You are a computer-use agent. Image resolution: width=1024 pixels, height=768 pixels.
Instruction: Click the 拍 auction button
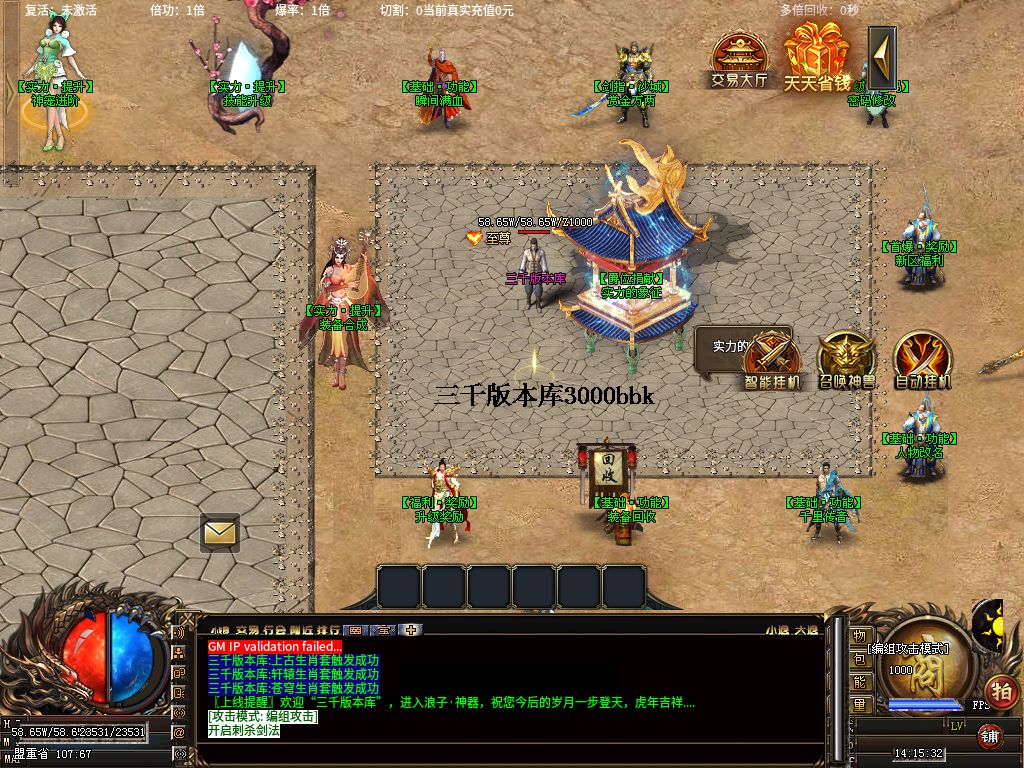tap(1001, 690)
